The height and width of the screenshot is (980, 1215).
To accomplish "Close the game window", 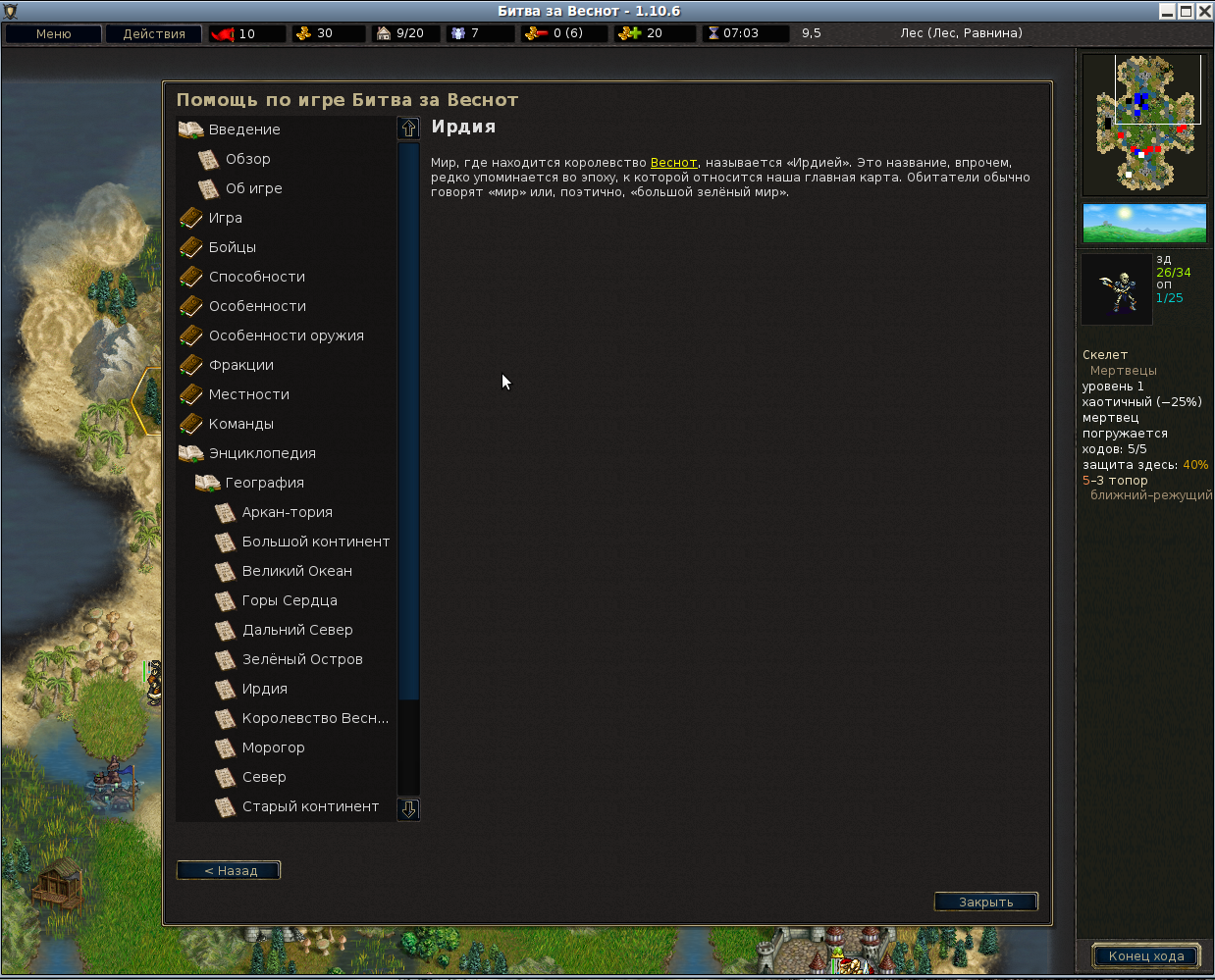I will click(1204, 11).
